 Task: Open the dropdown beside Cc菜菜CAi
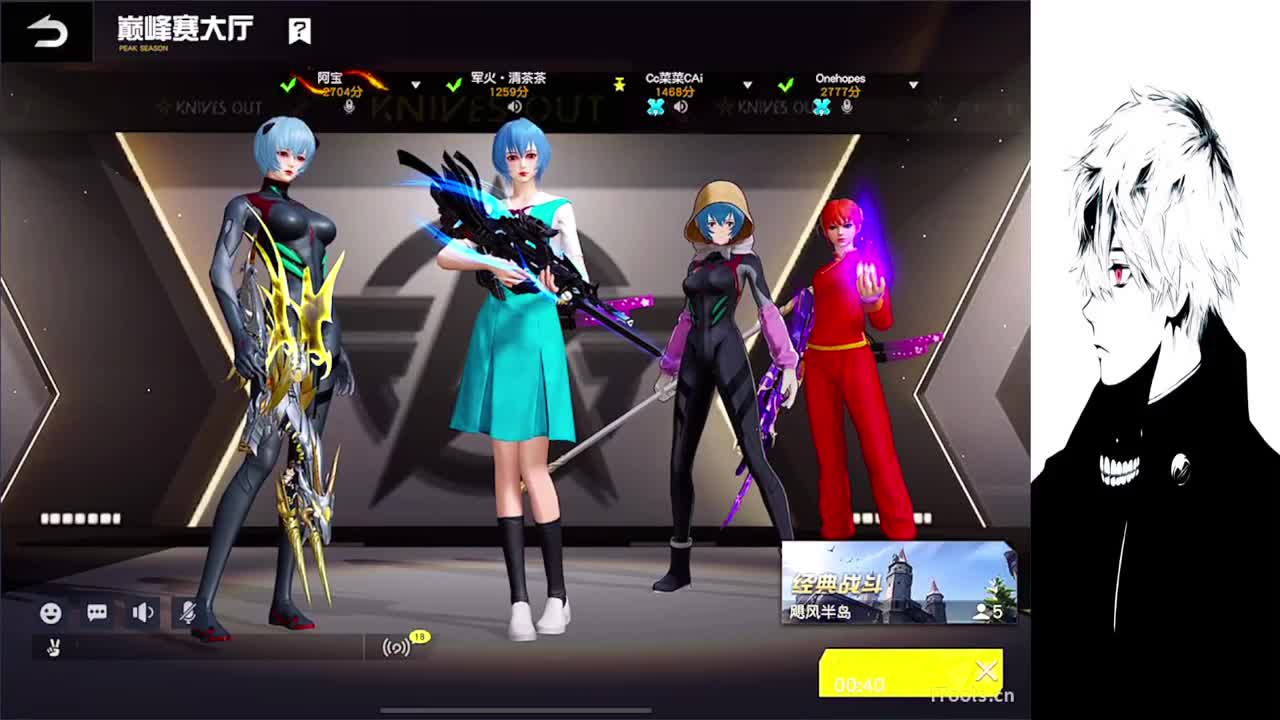point(747,86)
